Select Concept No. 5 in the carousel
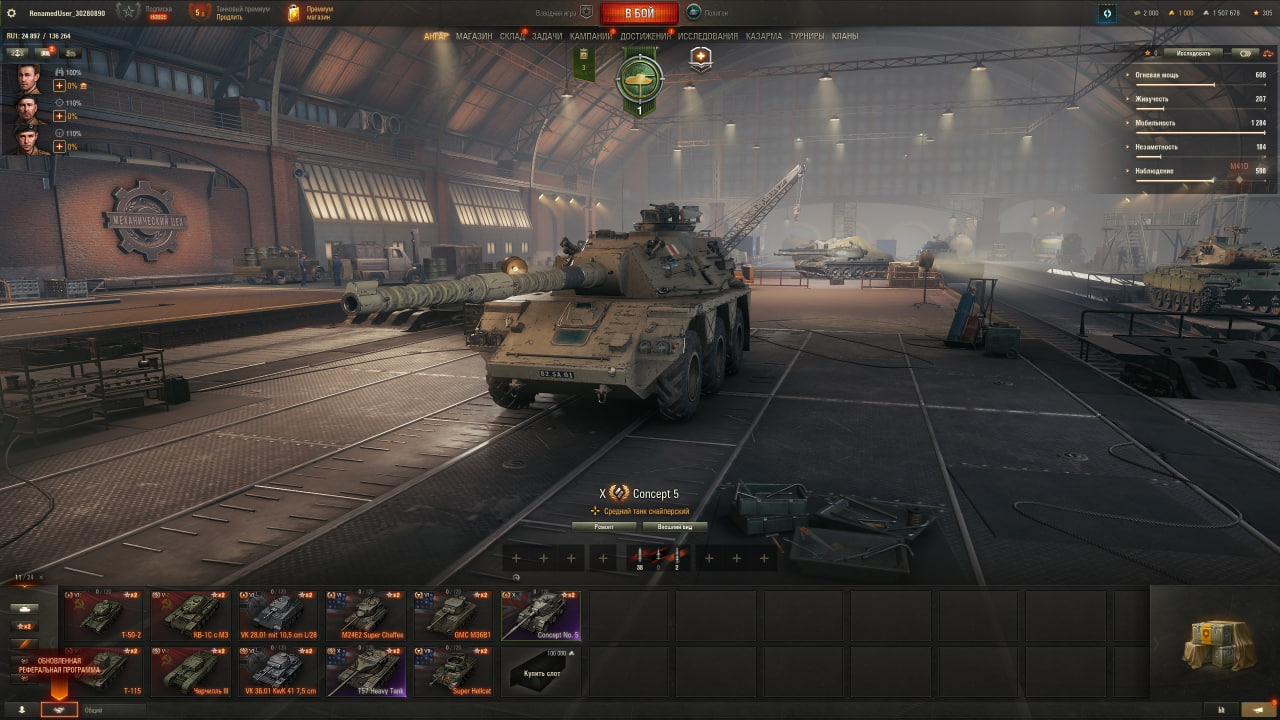This screenshot has width=1280, height=720. [x=540, y=616]
